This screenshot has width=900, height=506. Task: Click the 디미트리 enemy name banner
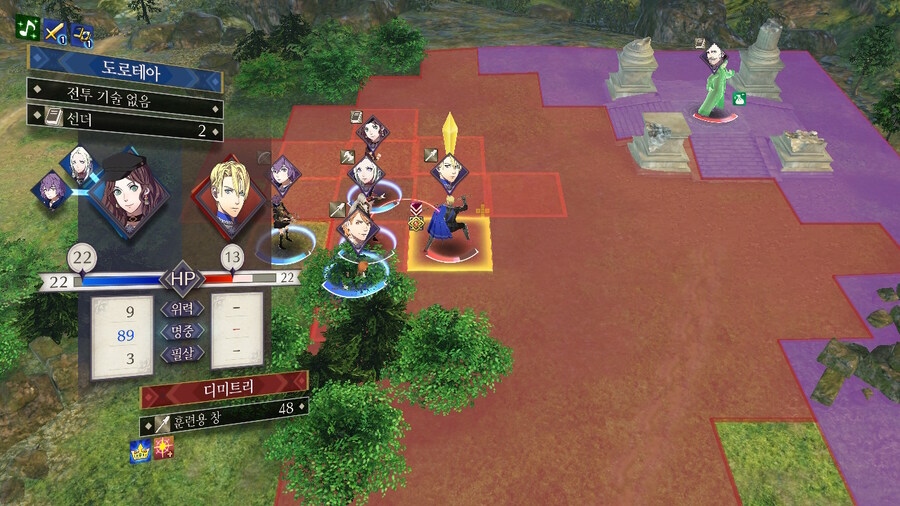224,384
